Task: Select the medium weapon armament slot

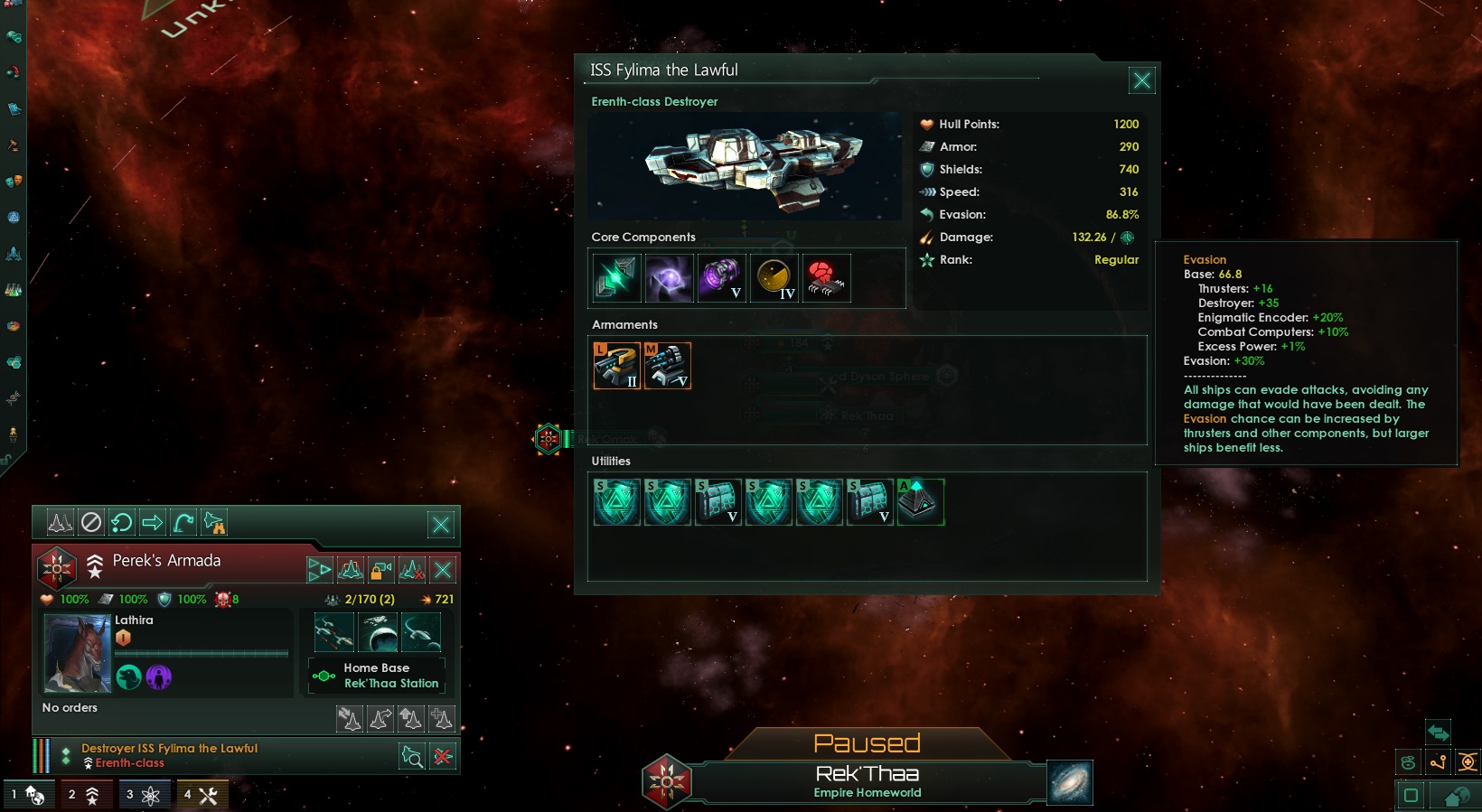Action: 668,366
